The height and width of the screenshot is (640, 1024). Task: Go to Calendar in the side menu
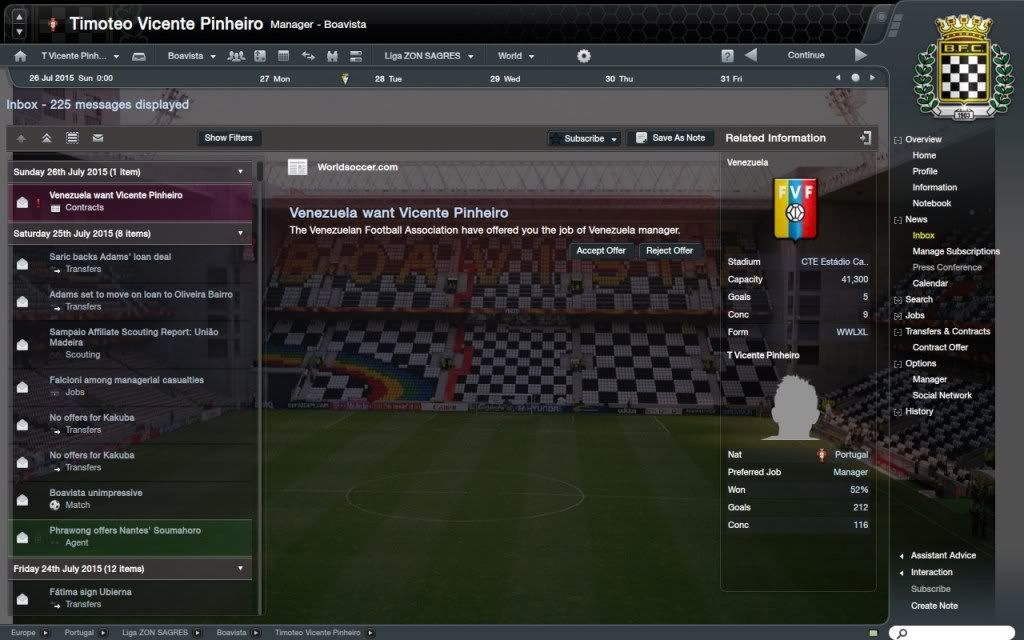pos(930,283)
